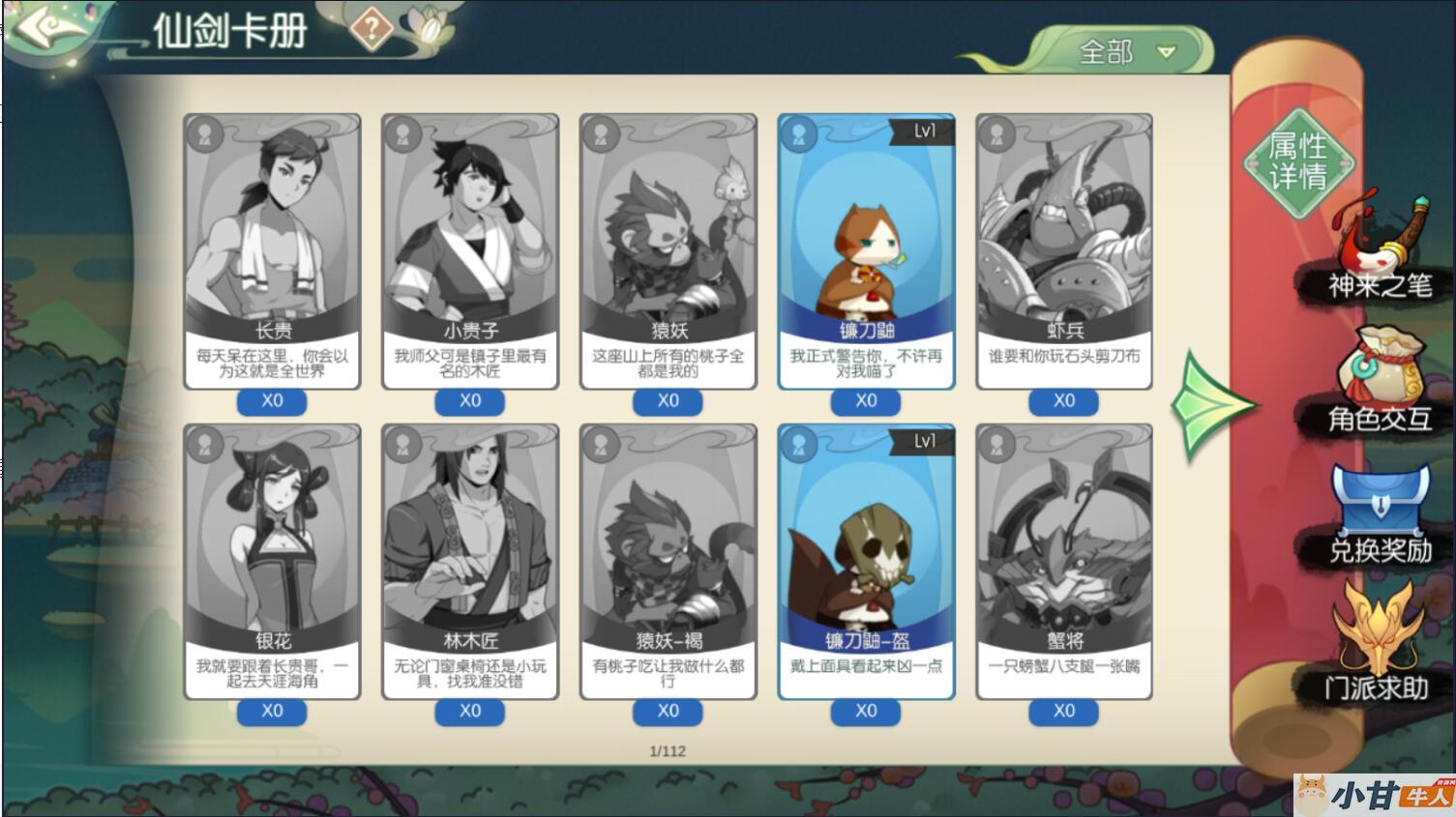Screen dimensions: 1456x817
Task: Select the 小贵子 character card
Action: (x=470, y=249)
